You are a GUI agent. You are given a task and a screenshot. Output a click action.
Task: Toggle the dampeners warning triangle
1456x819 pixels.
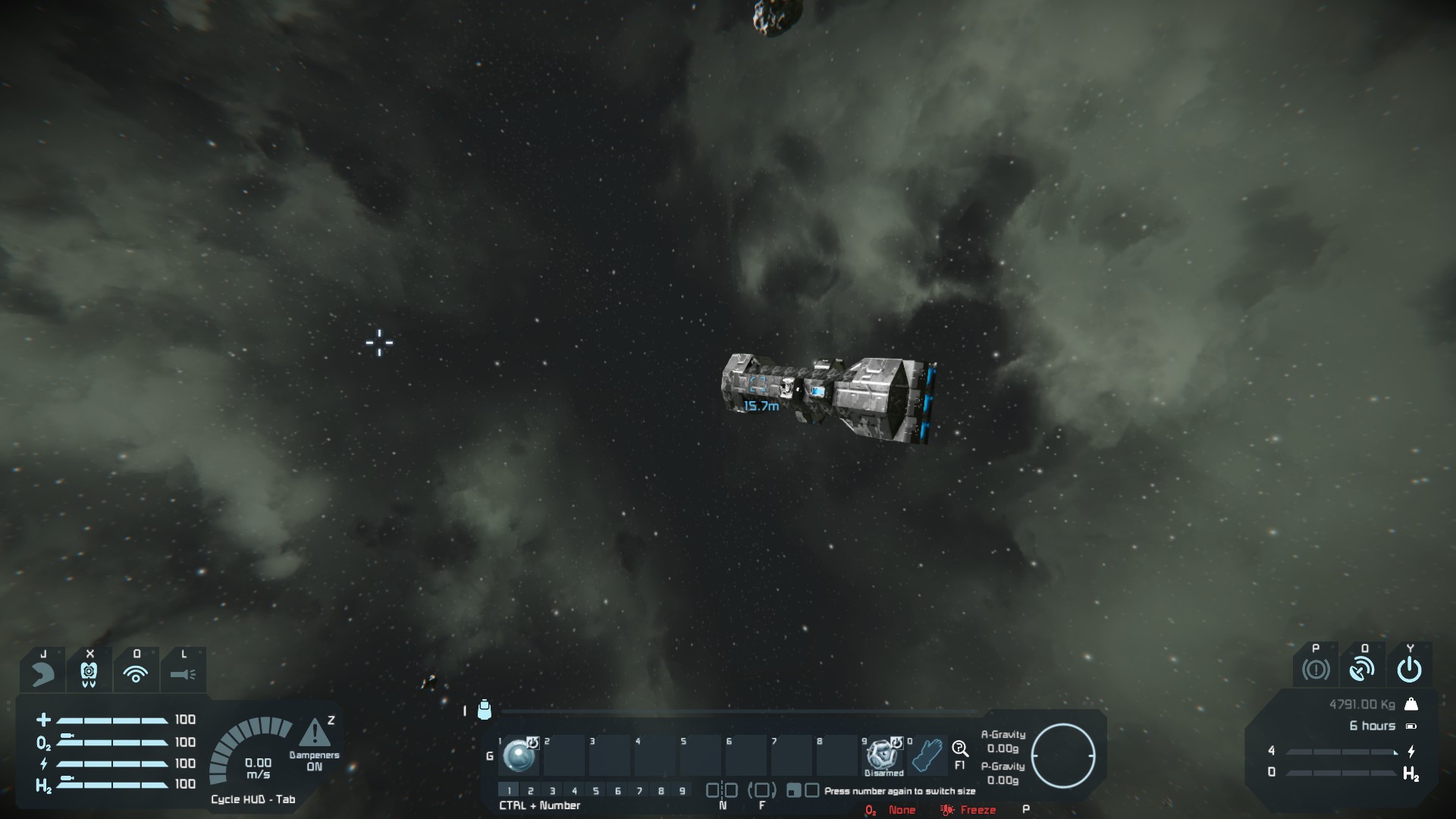tap(314, 733)
